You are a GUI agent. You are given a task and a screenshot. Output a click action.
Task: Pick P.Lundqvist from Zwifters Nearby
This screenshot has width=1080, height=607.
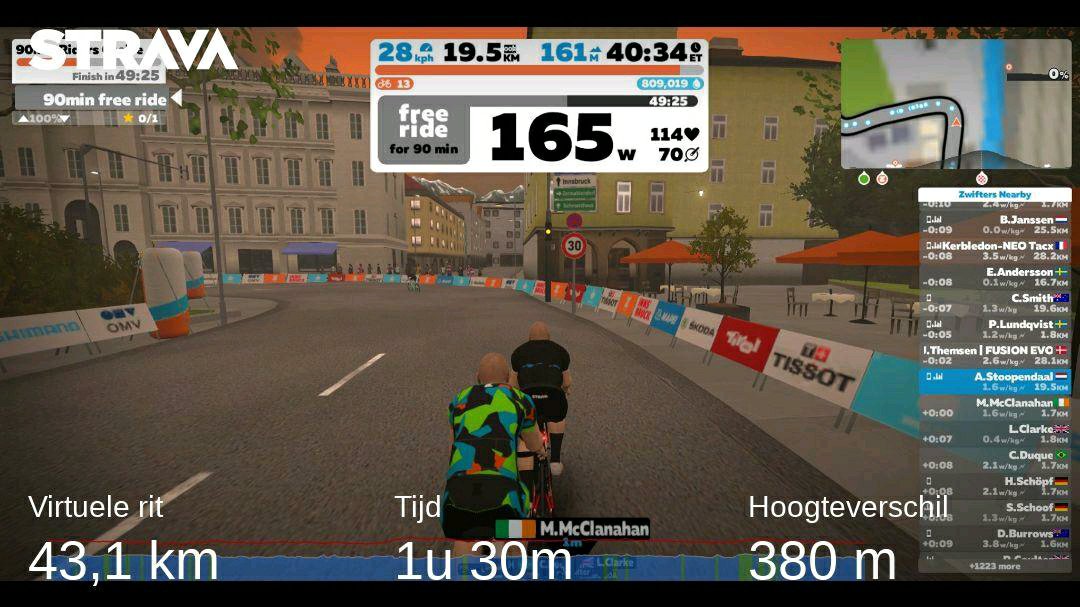[x=994, y=329]
